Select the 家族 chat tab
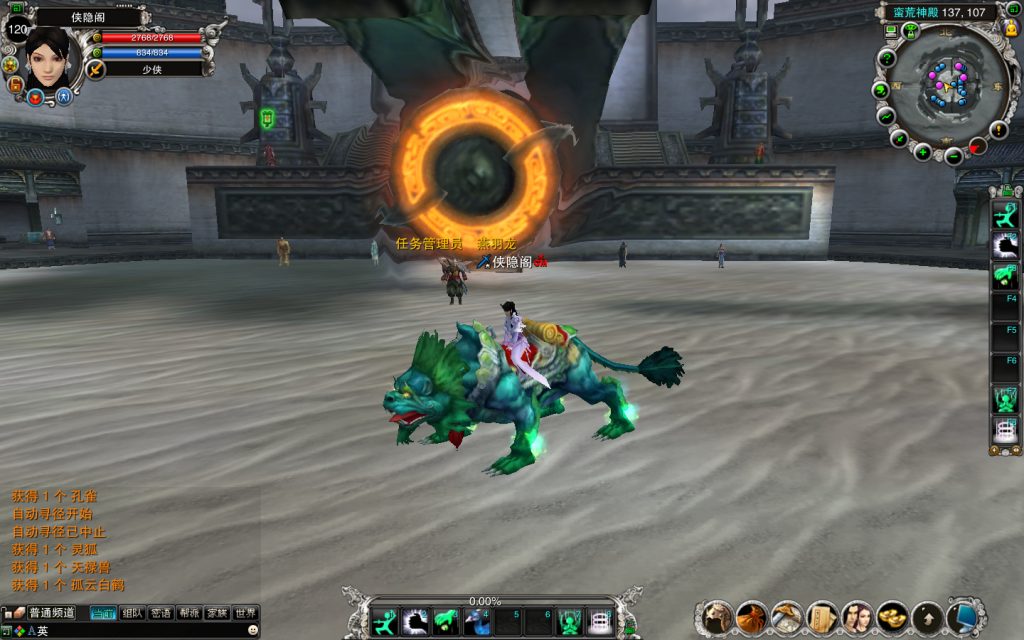This screenshot has width=1024, height=640. click(x=217, y=613)
